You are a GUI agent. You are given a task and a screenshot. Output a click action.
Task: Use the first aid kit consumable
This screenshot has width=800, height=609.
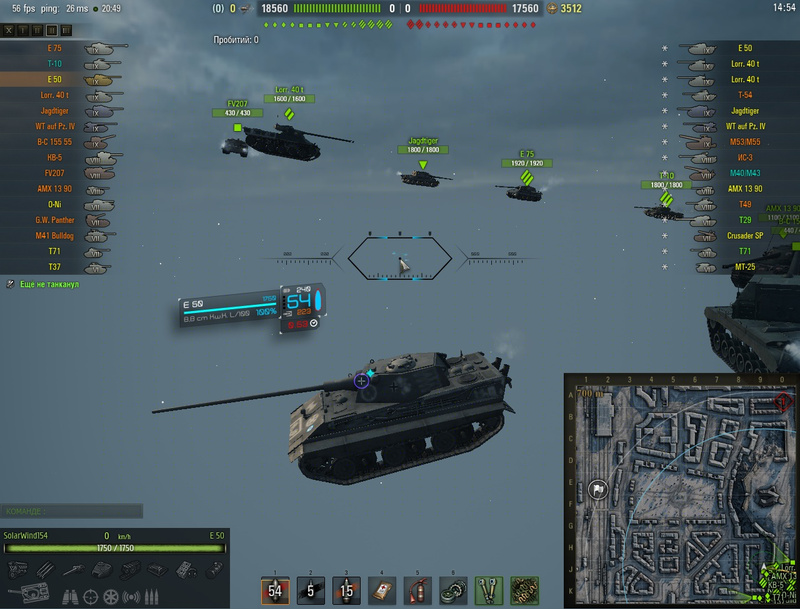click(382, 590)
